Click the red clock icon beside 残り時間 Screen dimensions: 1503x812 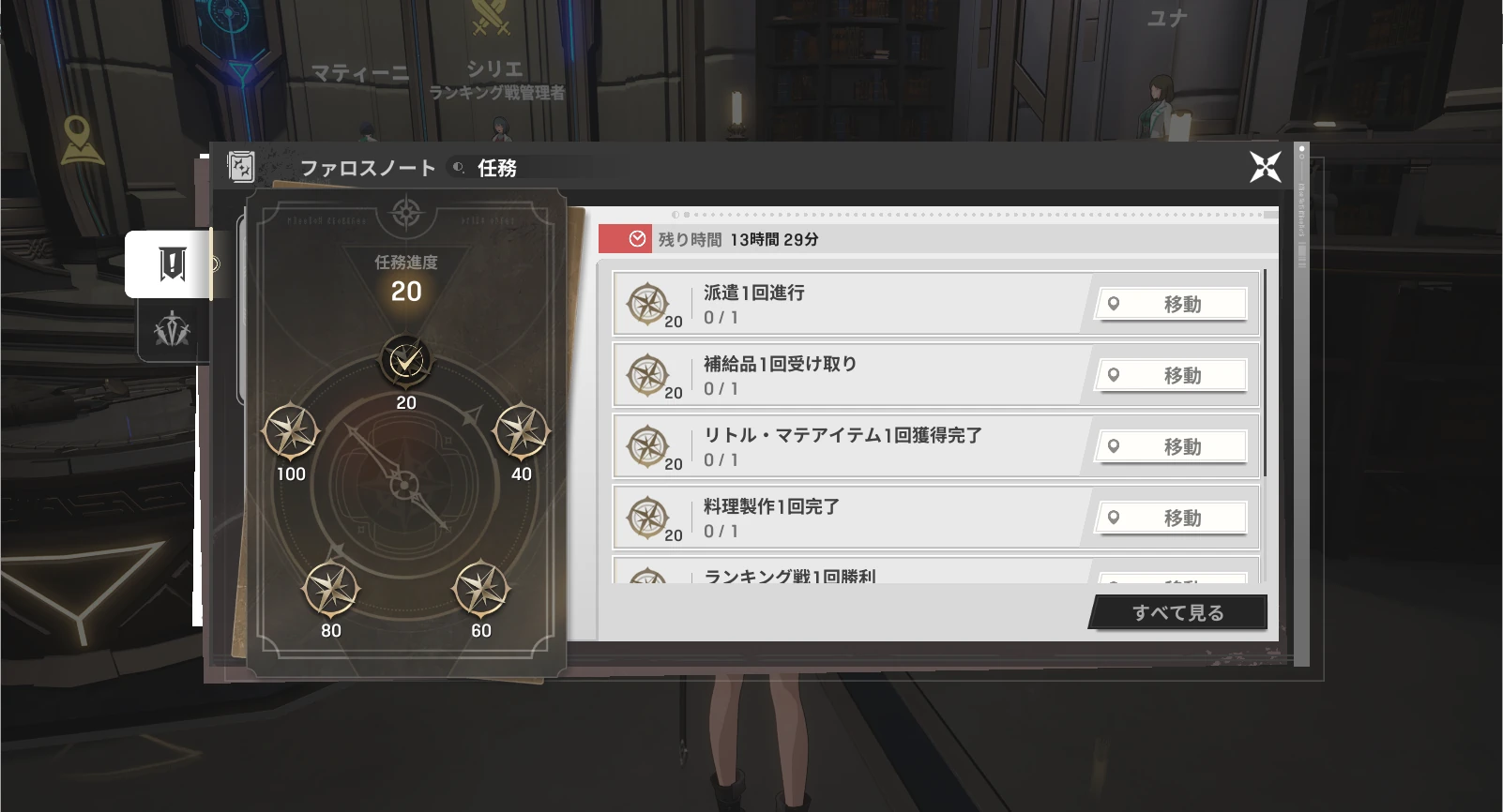638,238
